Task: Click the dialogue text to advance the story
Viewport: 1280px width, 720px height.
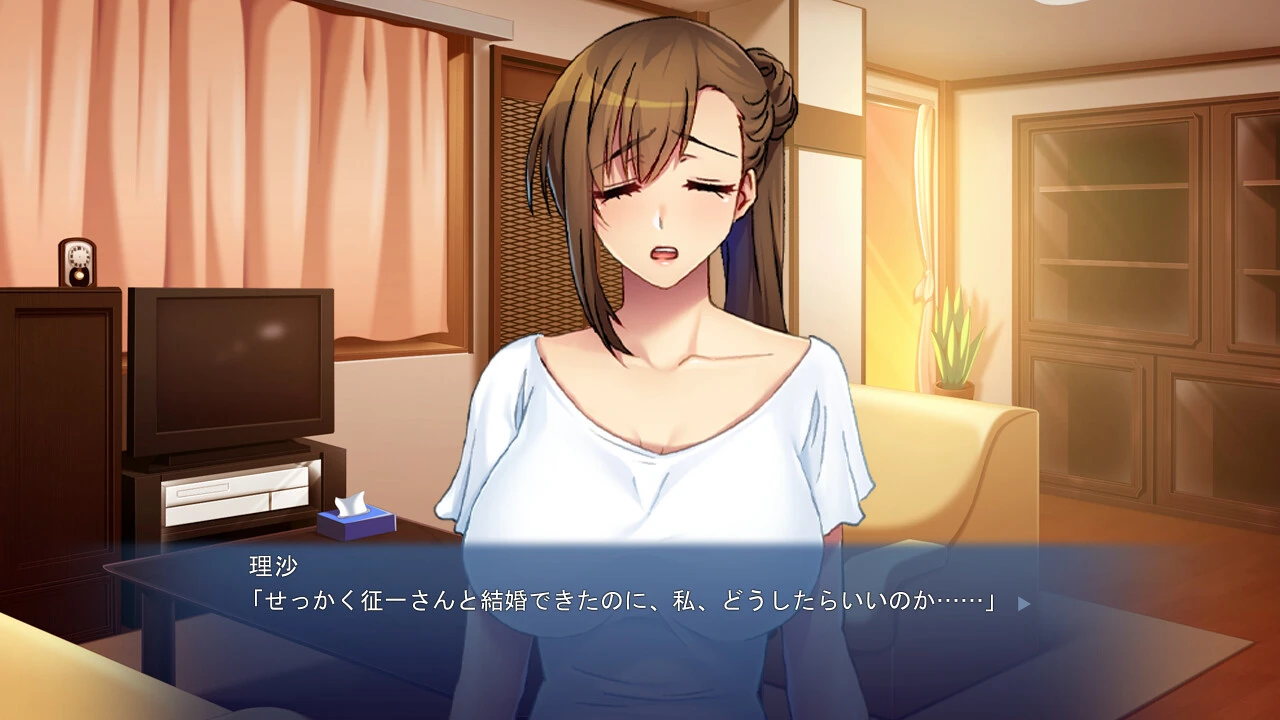Action: pos(620,603)
